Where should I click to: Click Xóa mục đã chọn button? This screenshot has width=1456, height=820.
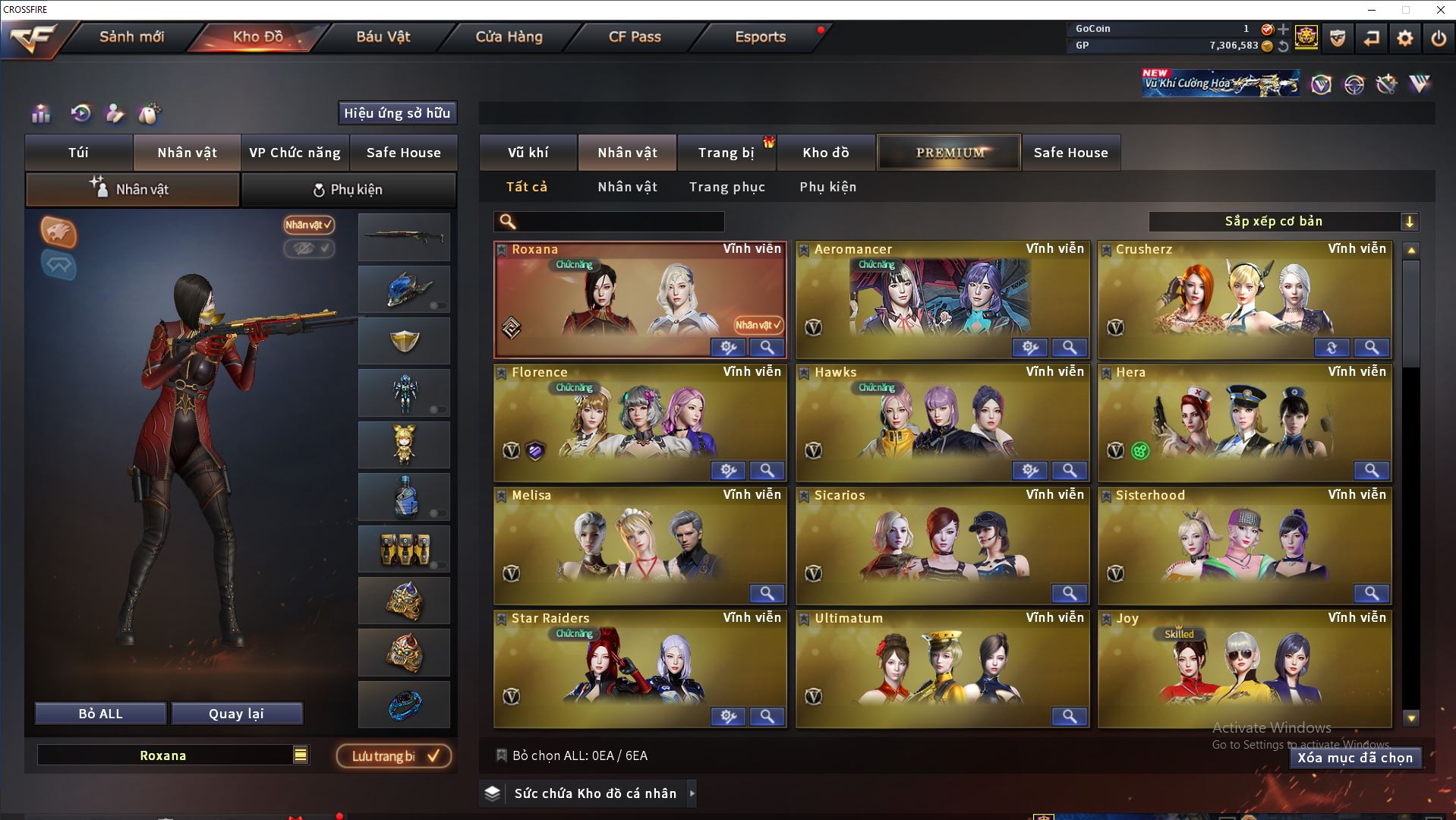pyautogui.click(x=1354, y=758)
